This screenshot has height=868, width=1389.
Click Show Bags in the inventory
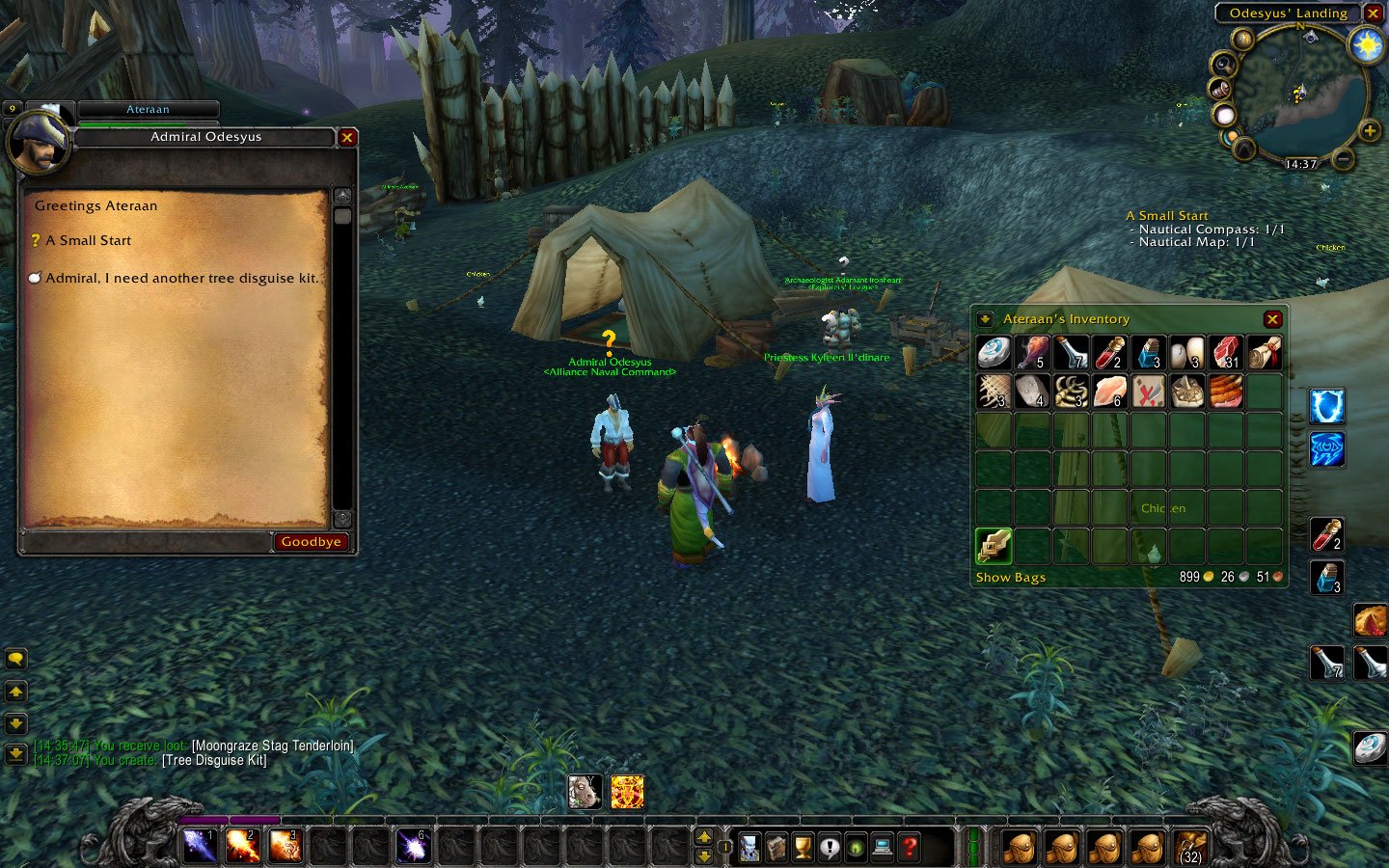click(1010, 578)
